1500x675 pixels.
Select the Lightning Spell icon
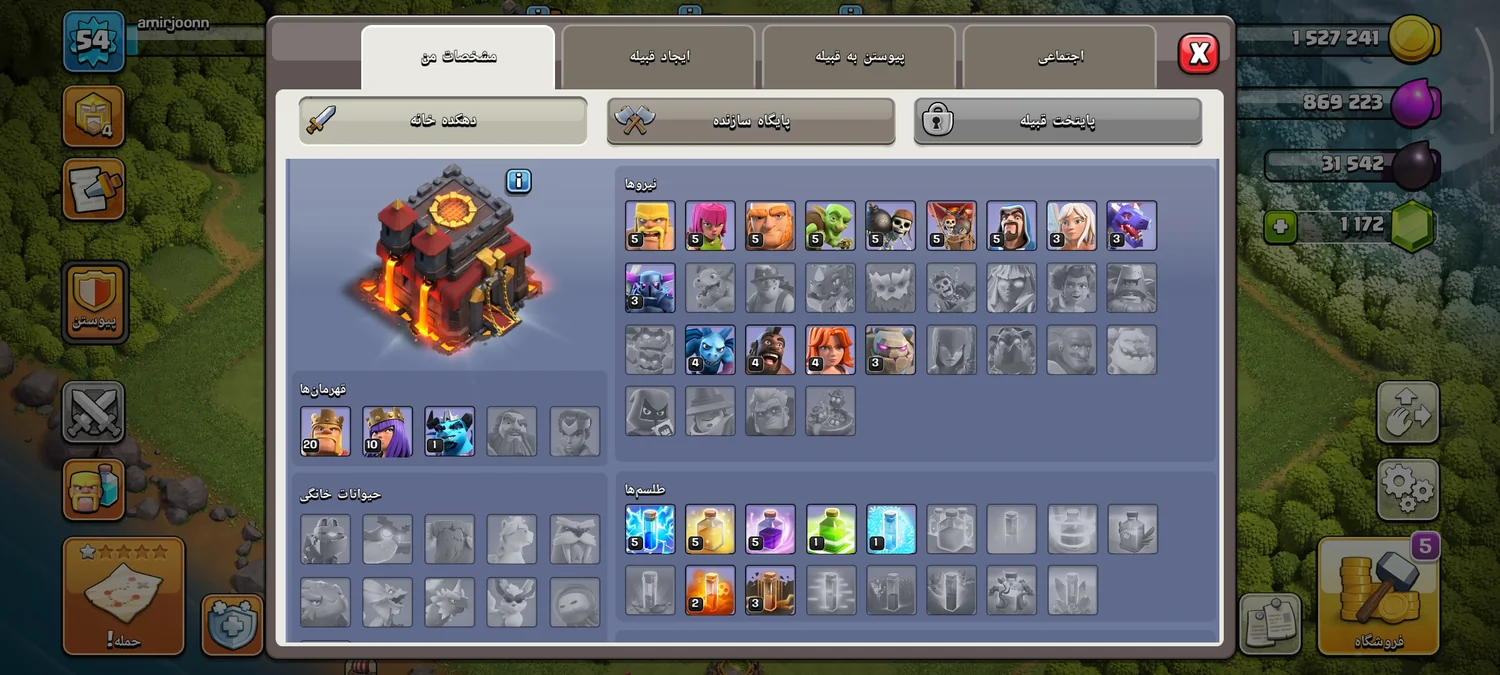[x=650, y=529]
